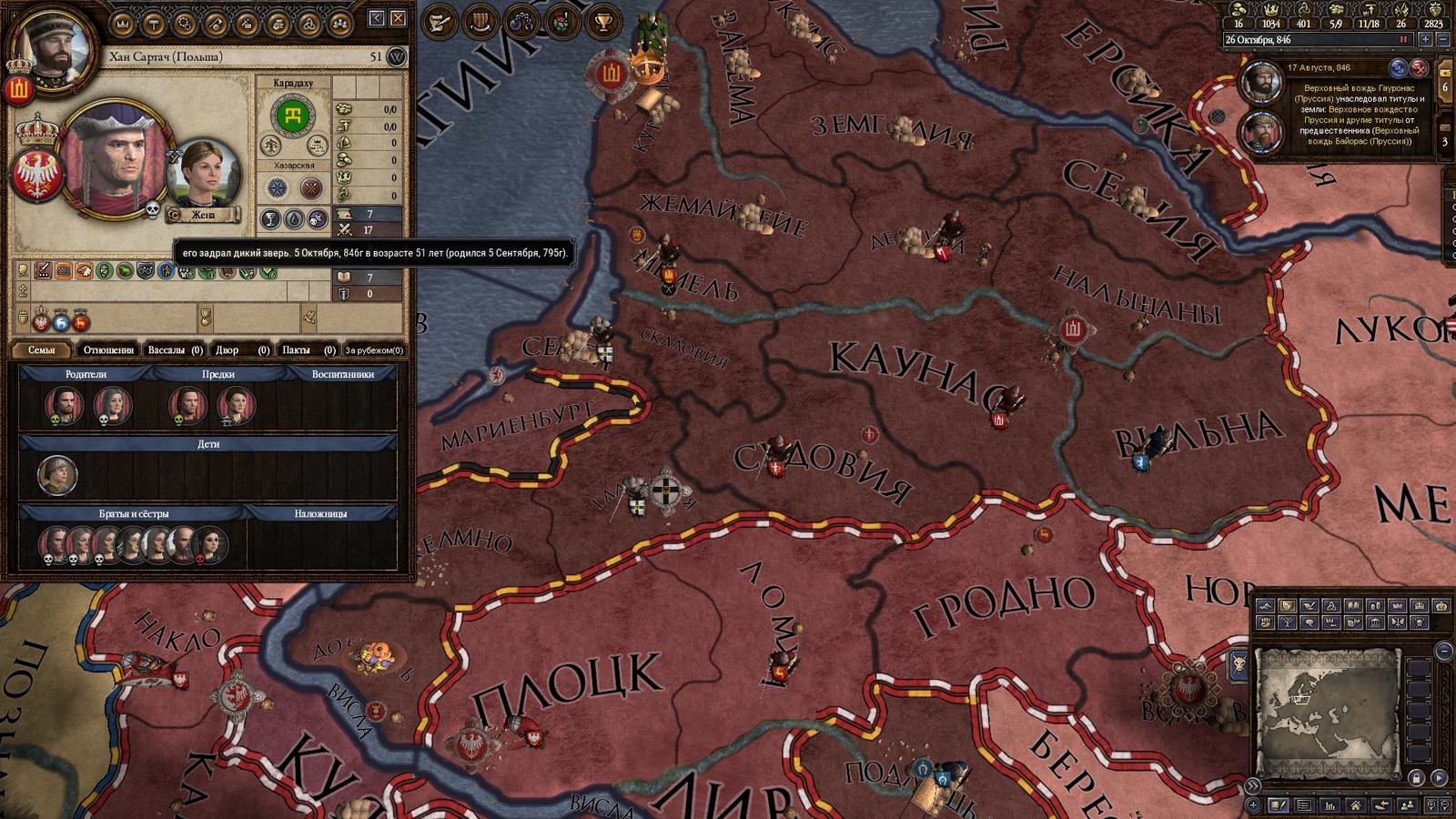Select the wife portrait labeled Жена
Image resolution: width=1456 pixels, height=819 pixels.
tap(203, 177)
